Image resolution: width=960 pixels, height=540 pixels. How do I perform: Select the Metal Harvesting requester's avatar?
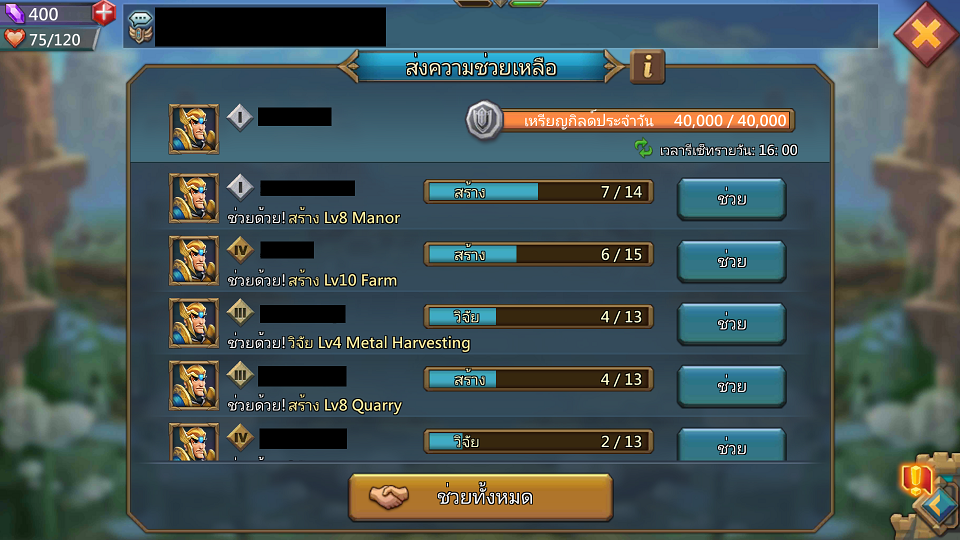click(194, 322)
